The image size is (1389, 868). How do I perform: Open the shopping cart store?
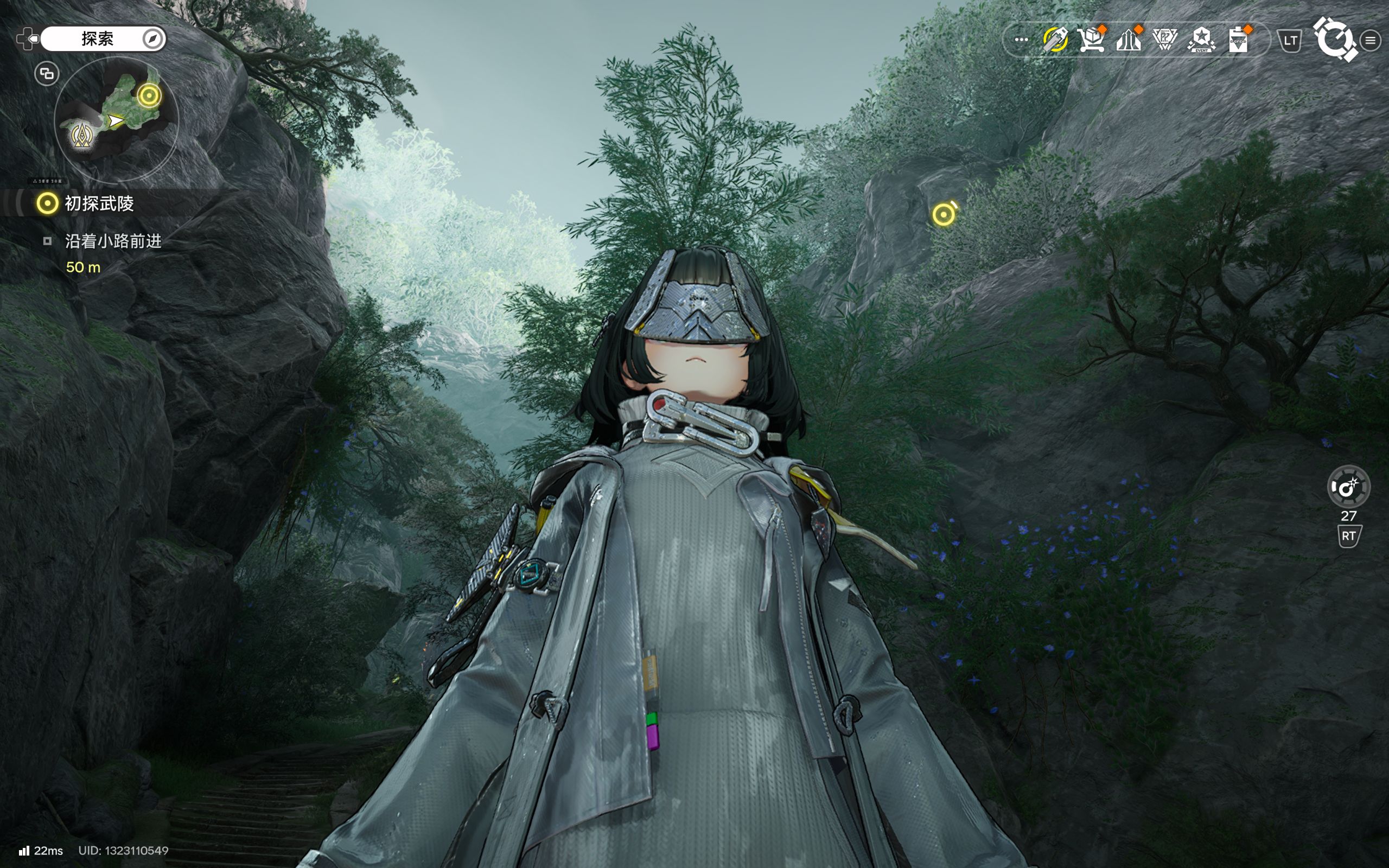1091,40
